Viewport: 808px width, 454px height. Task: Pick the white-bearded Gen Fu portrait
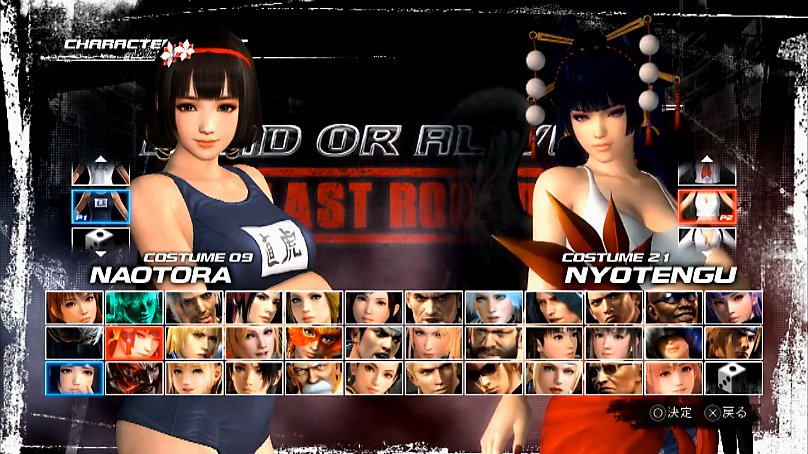point(314,377)
